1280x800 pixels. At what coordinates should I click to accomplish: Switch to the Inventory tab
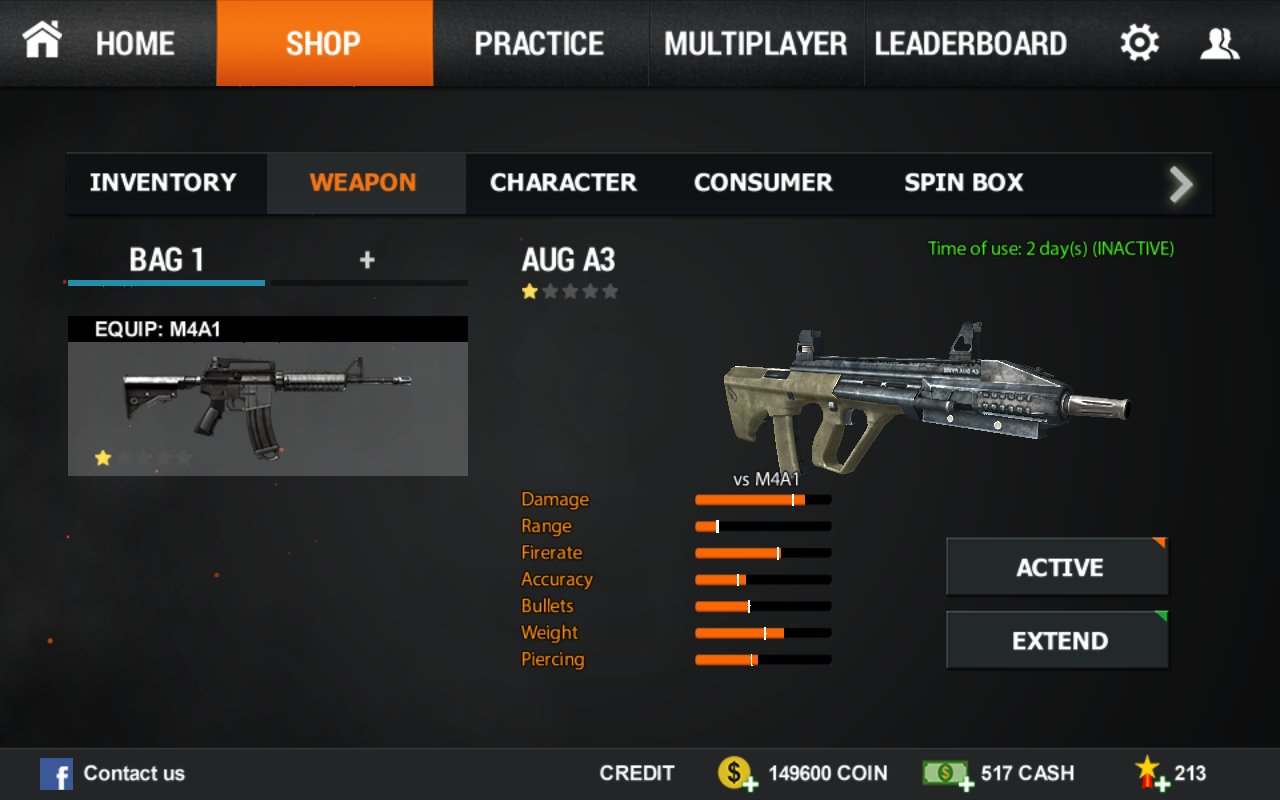(163, 183)
